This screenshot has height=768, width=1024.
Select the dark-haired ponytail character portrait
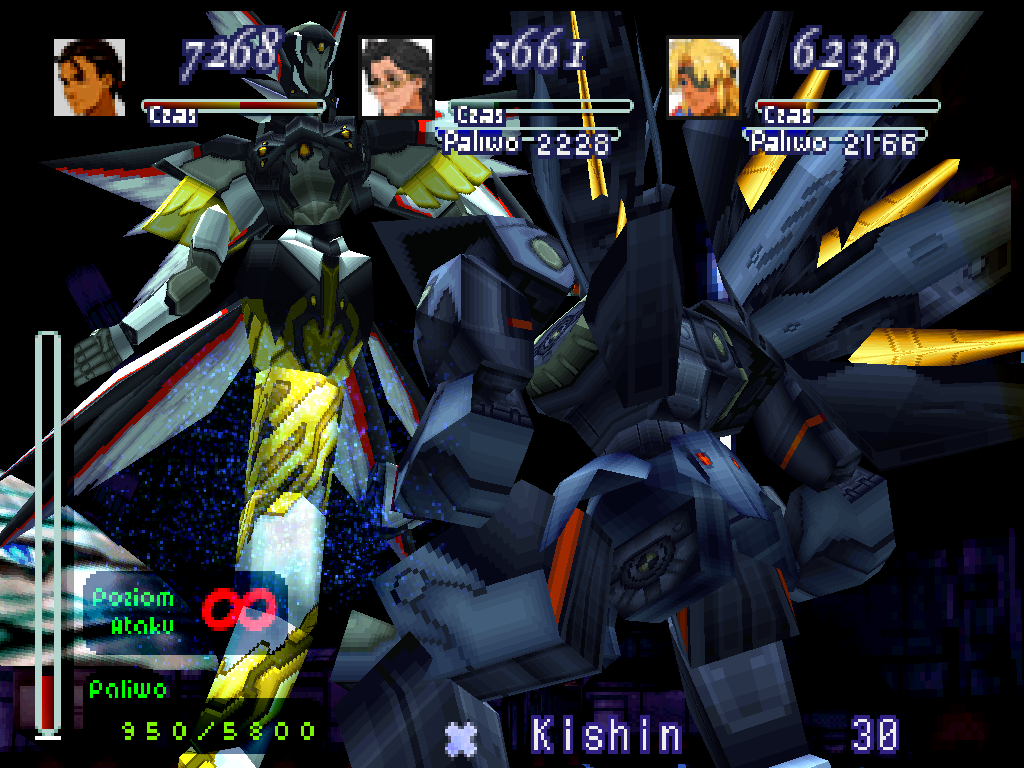(x=89, y=77)
